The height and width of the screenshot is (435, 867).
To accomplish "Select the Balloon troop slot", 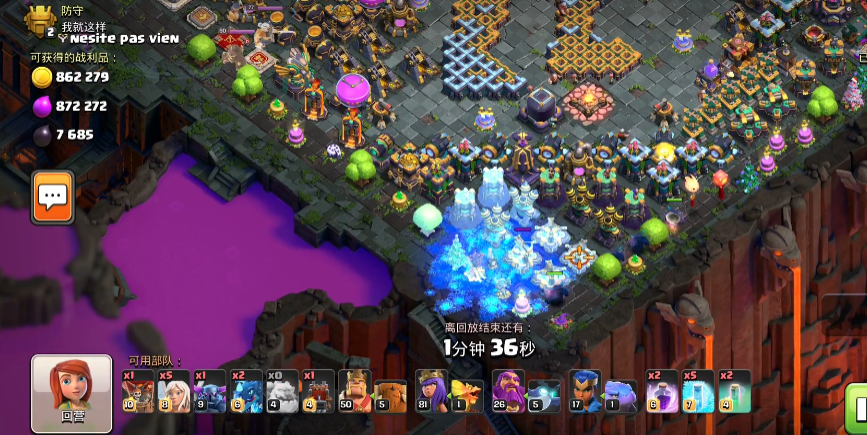I will (138, 391).
